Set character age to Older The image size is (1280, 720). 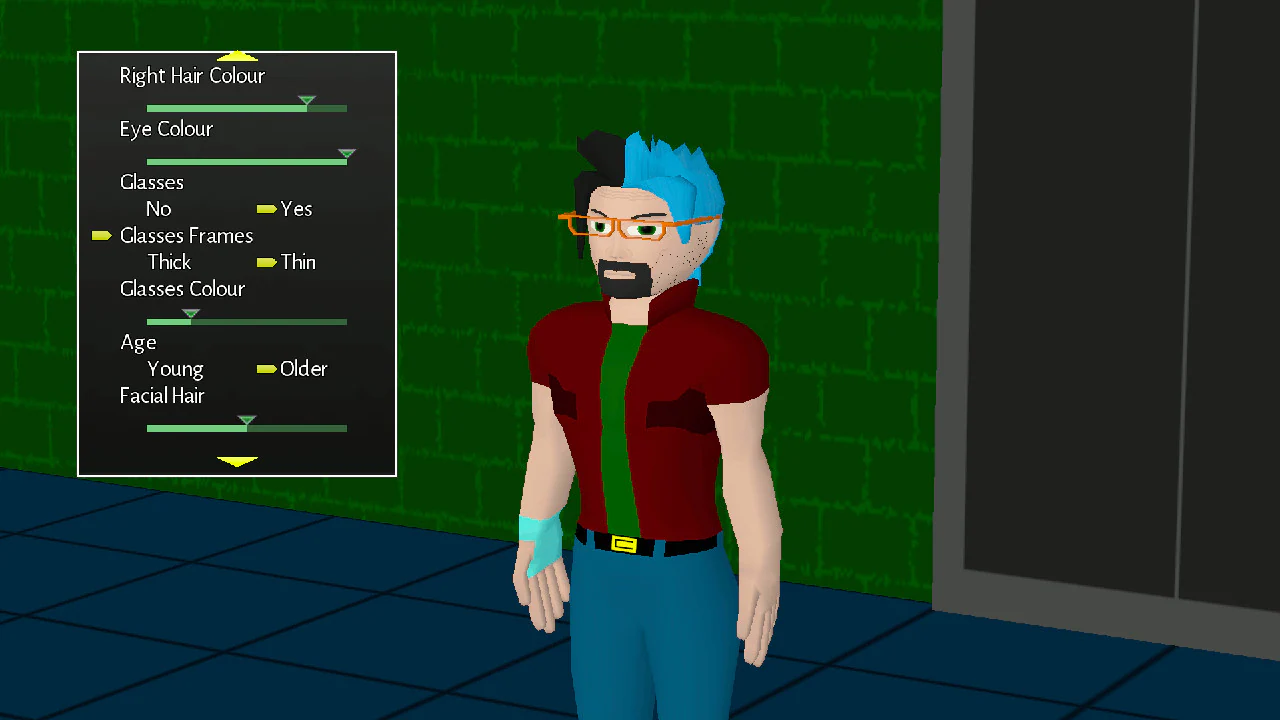305,369
